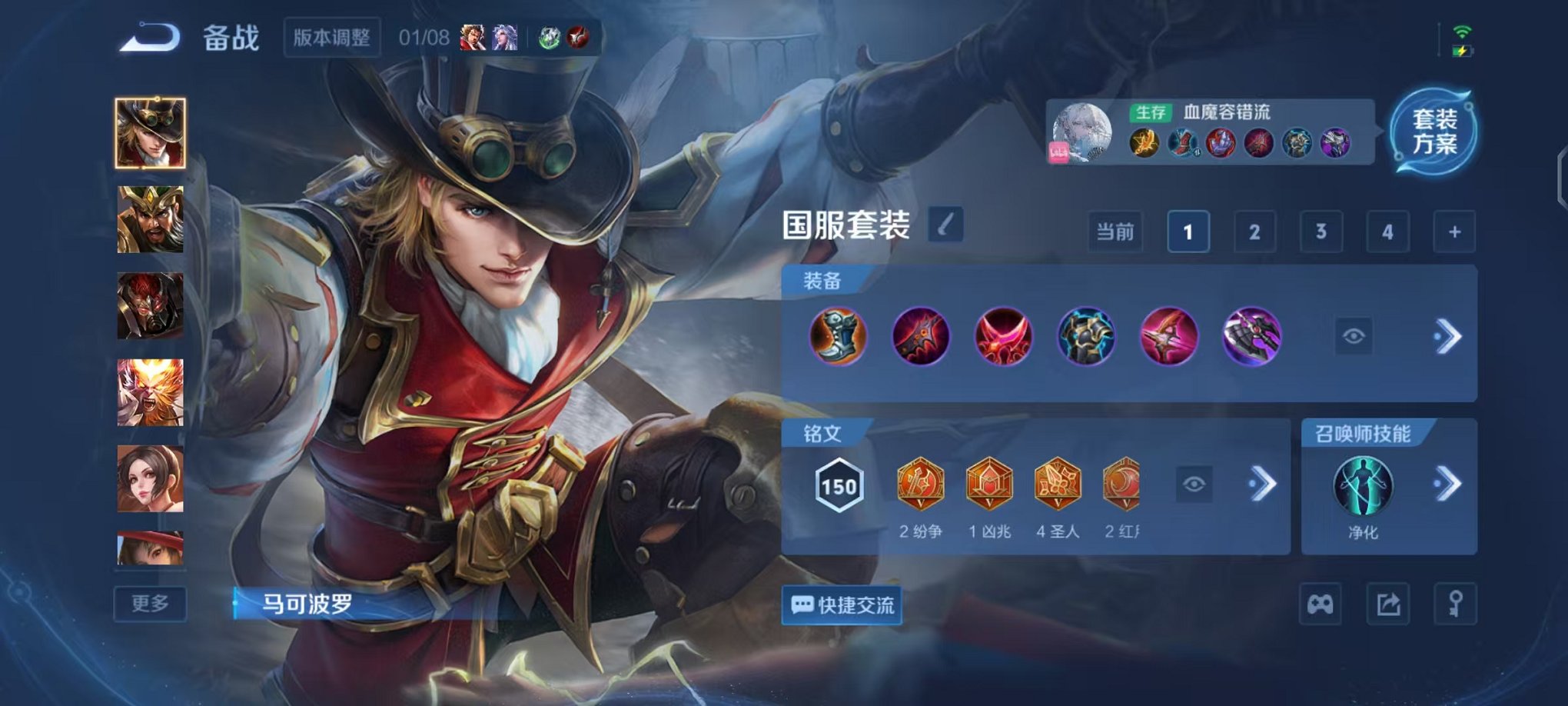Switch to loadout tab 2
The width and height of the screenshot is (1568, 706).
pyautogui.click(x=1254, y=231)
